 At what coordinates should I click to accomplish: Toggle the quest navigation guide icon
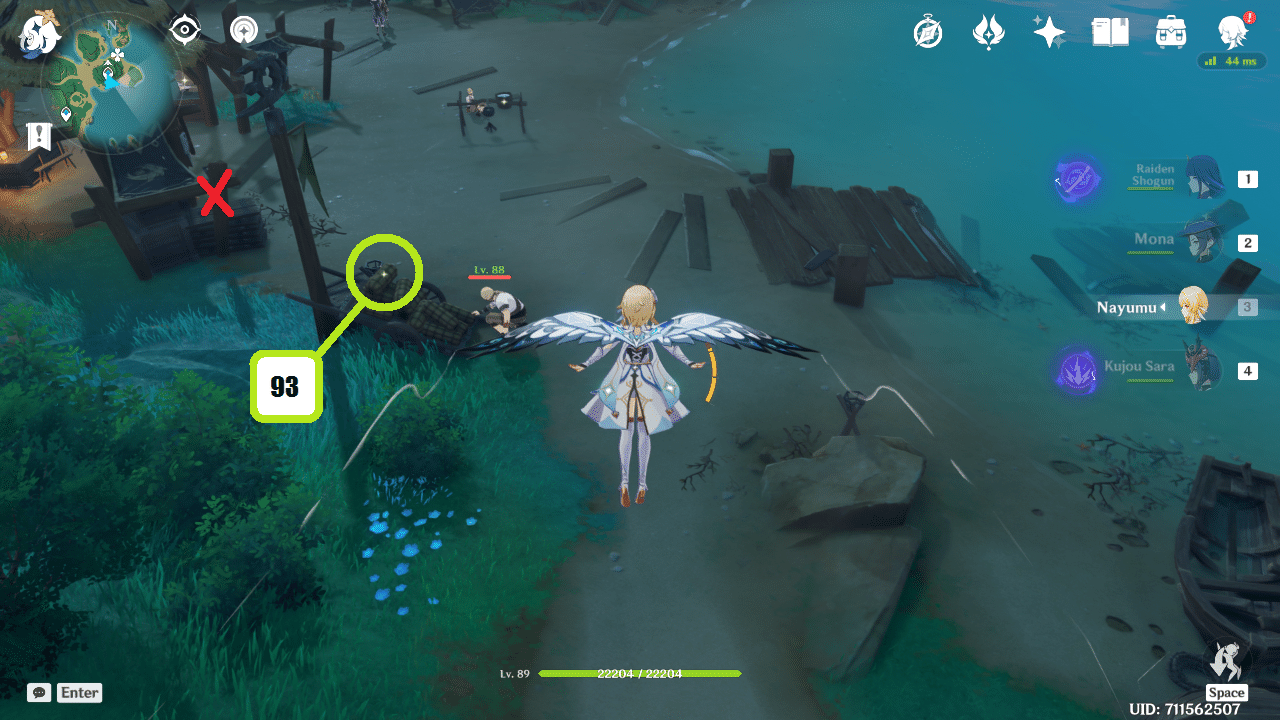coord(242,29)
